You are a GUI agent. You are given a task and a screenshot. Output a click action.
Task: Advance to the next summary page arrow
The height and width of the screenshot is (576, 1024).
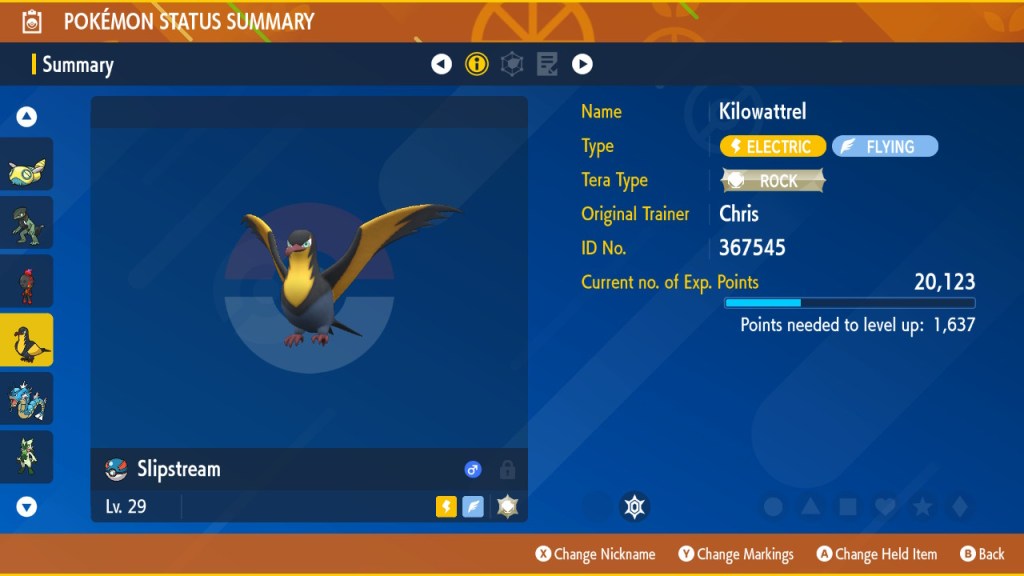pyautogui.click(x=582, y=65)
